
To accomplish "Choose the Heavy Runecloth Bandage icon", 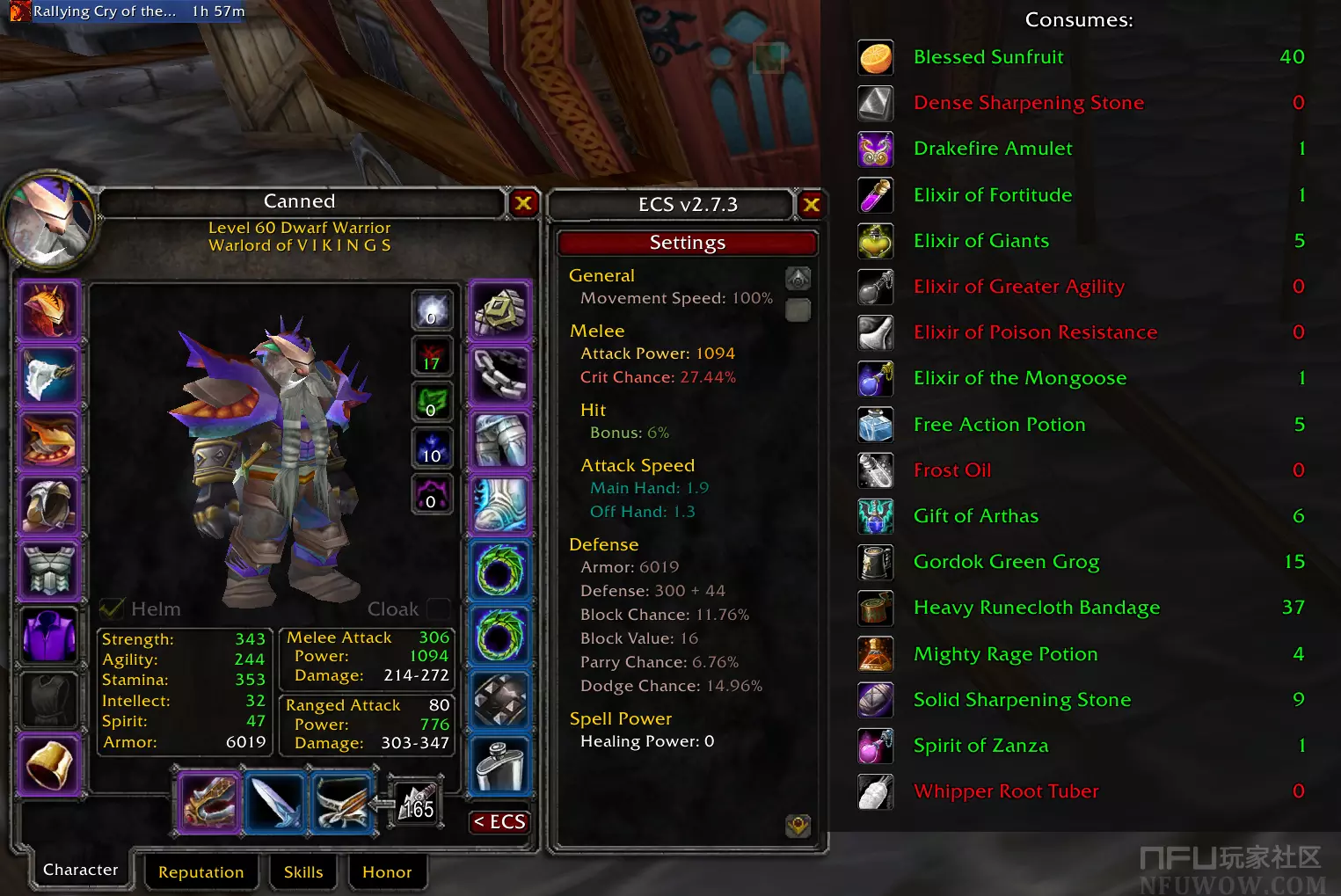I will (876, 608).
